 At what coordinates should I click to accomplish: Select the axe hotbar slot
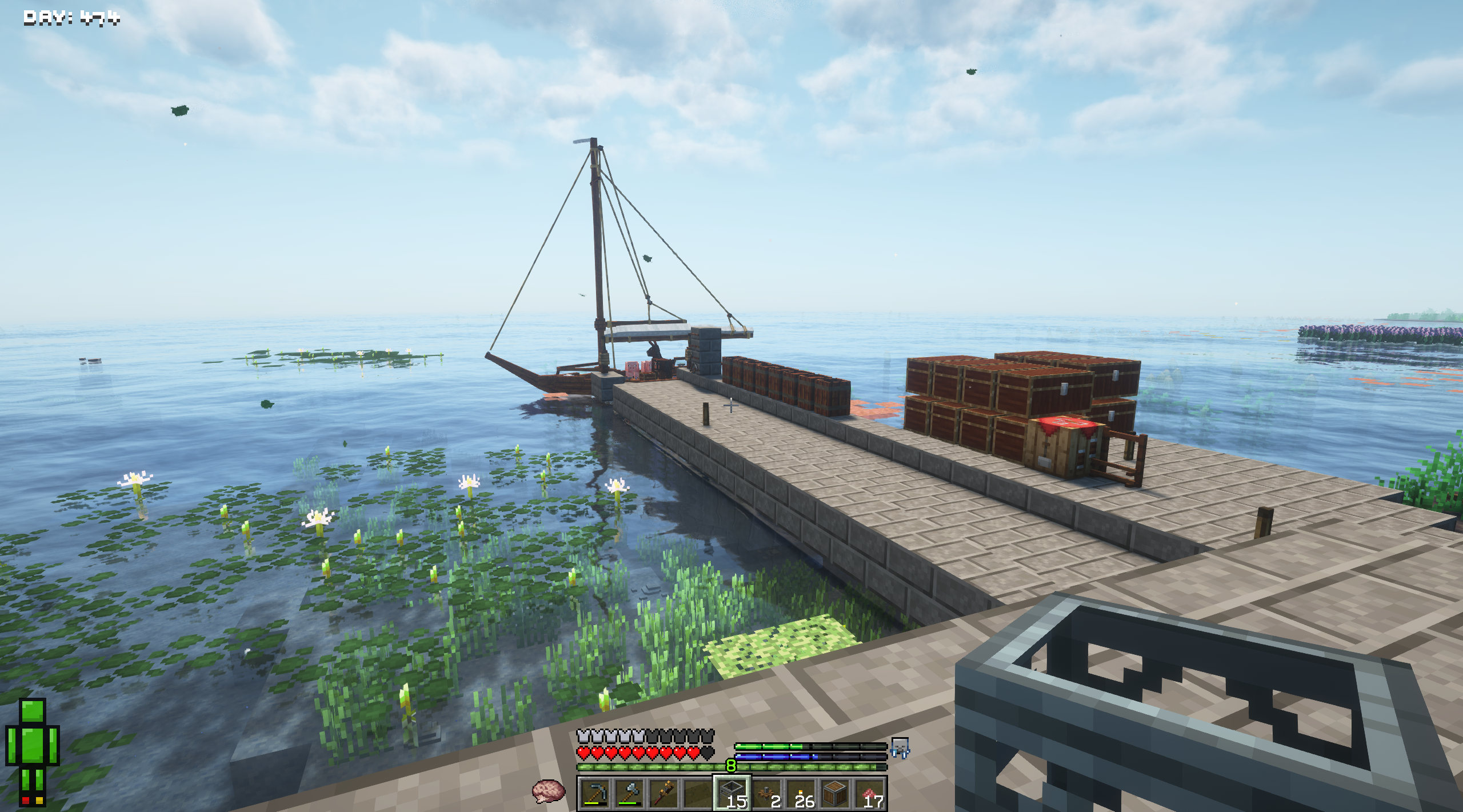pos(629,793)
